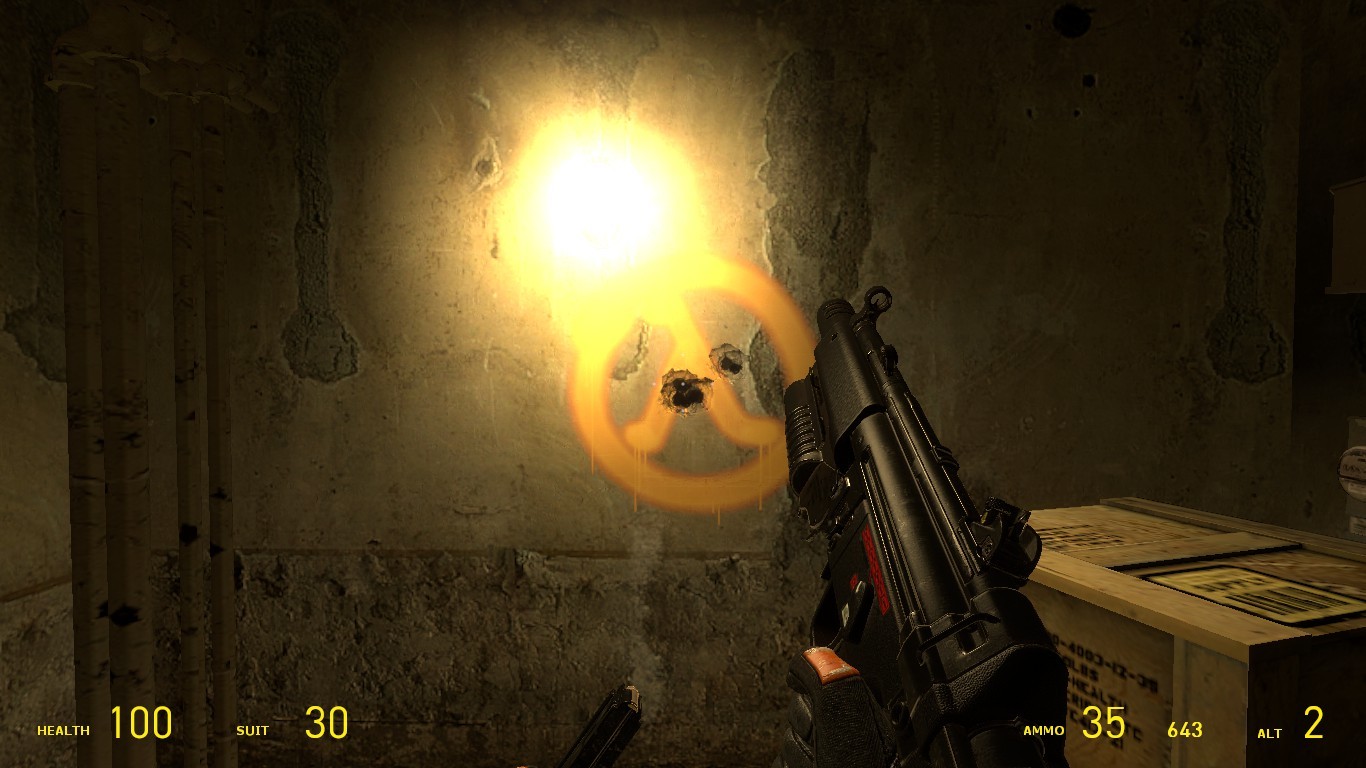Click the HEALTH label text
Screen dimensions: 1366x768
62,731
